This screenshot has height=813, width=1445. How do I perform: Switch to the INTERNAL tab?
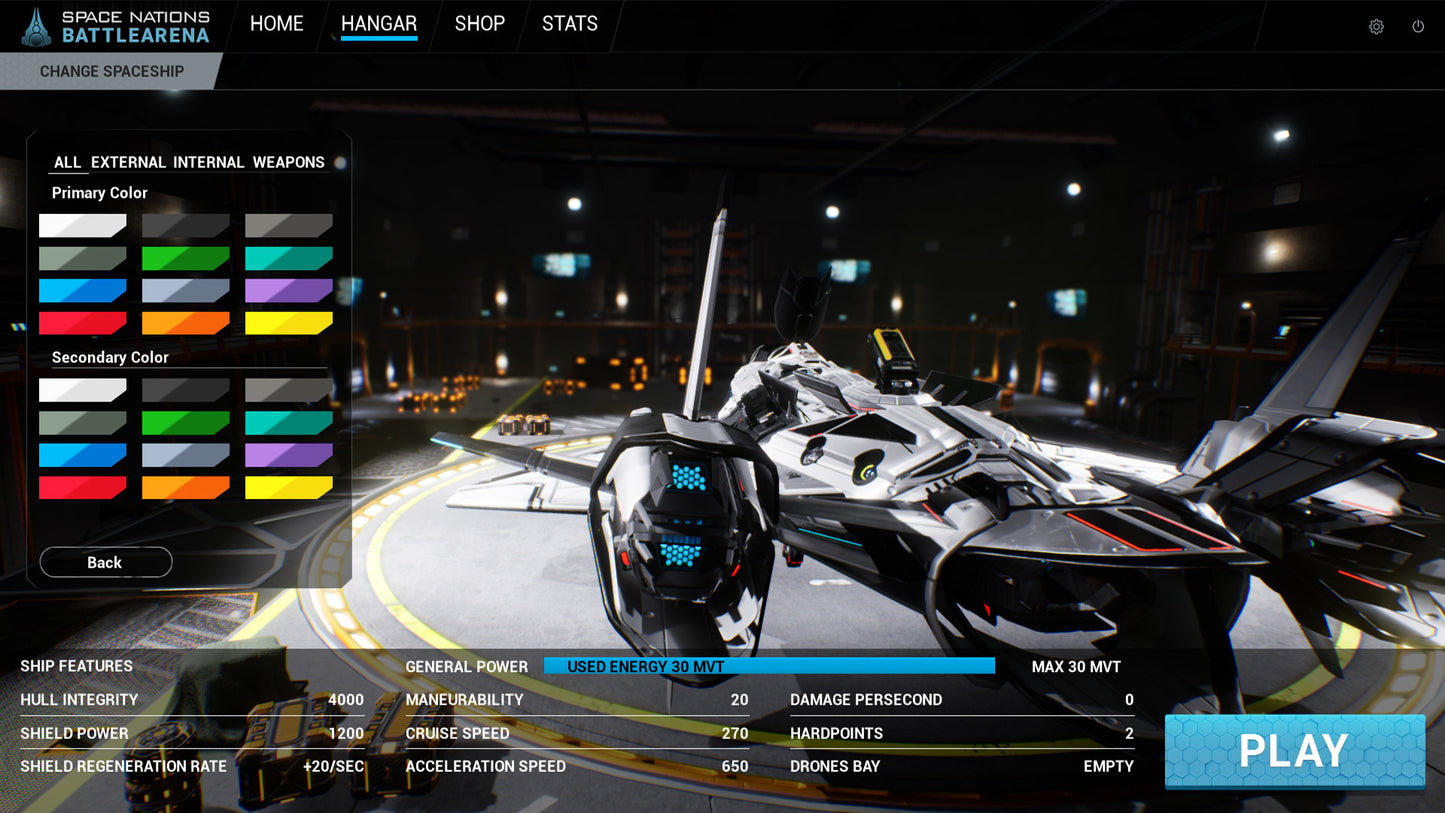(x=208, y=162)
